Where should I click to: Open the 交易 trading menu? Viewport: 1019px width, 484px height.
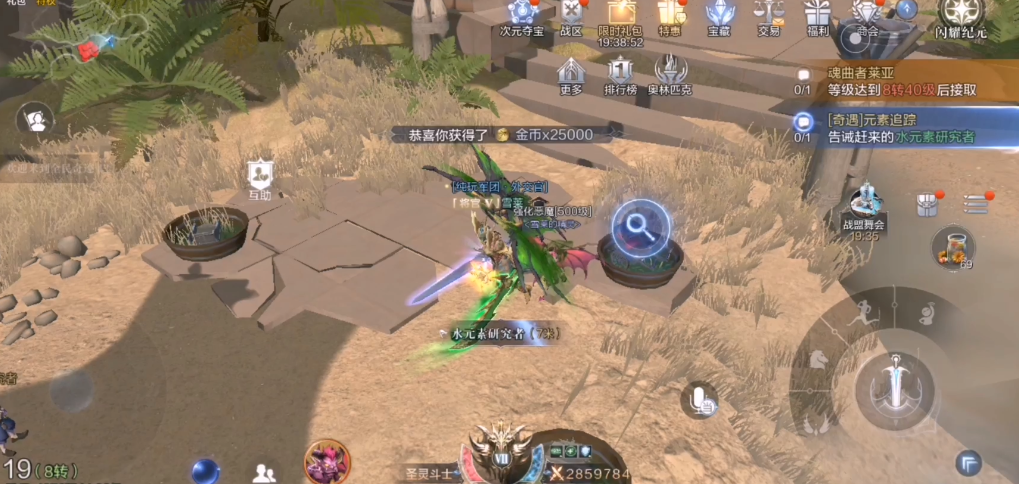(x=768, y=15)
